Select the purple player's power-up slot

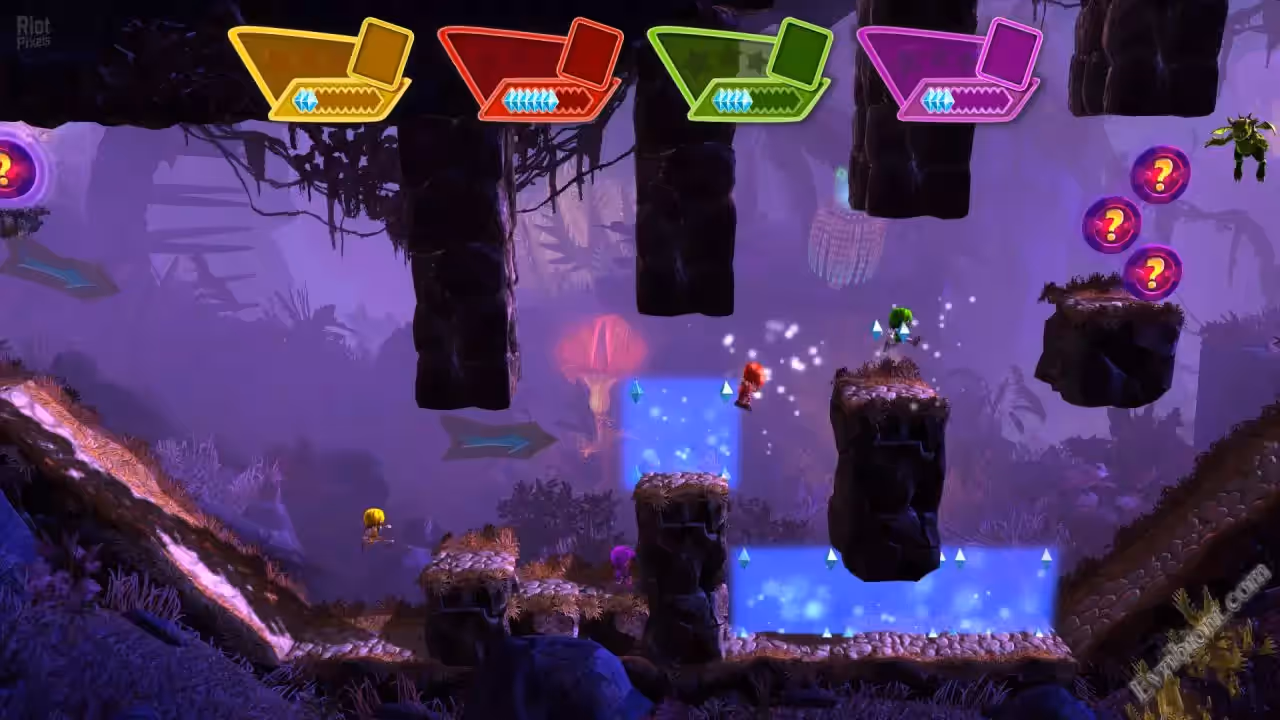[1009, 51]
